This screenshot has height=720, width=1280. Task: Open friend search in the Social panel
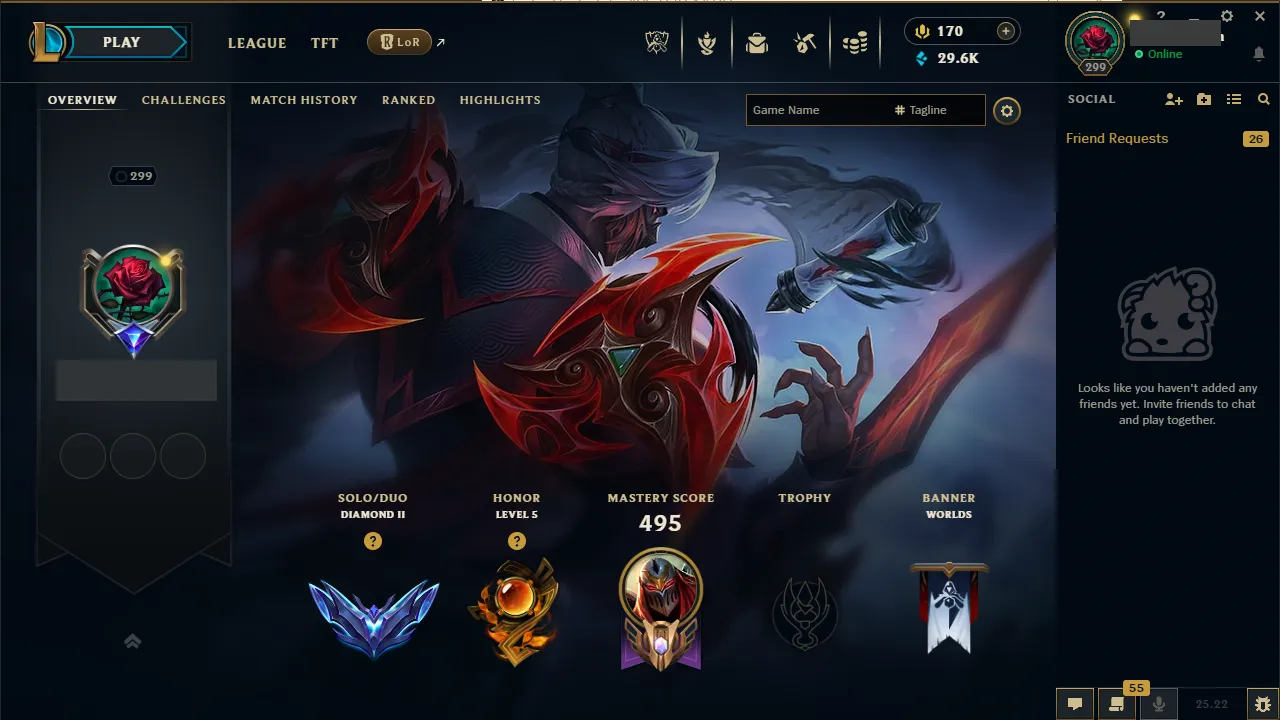(1263, 99)
